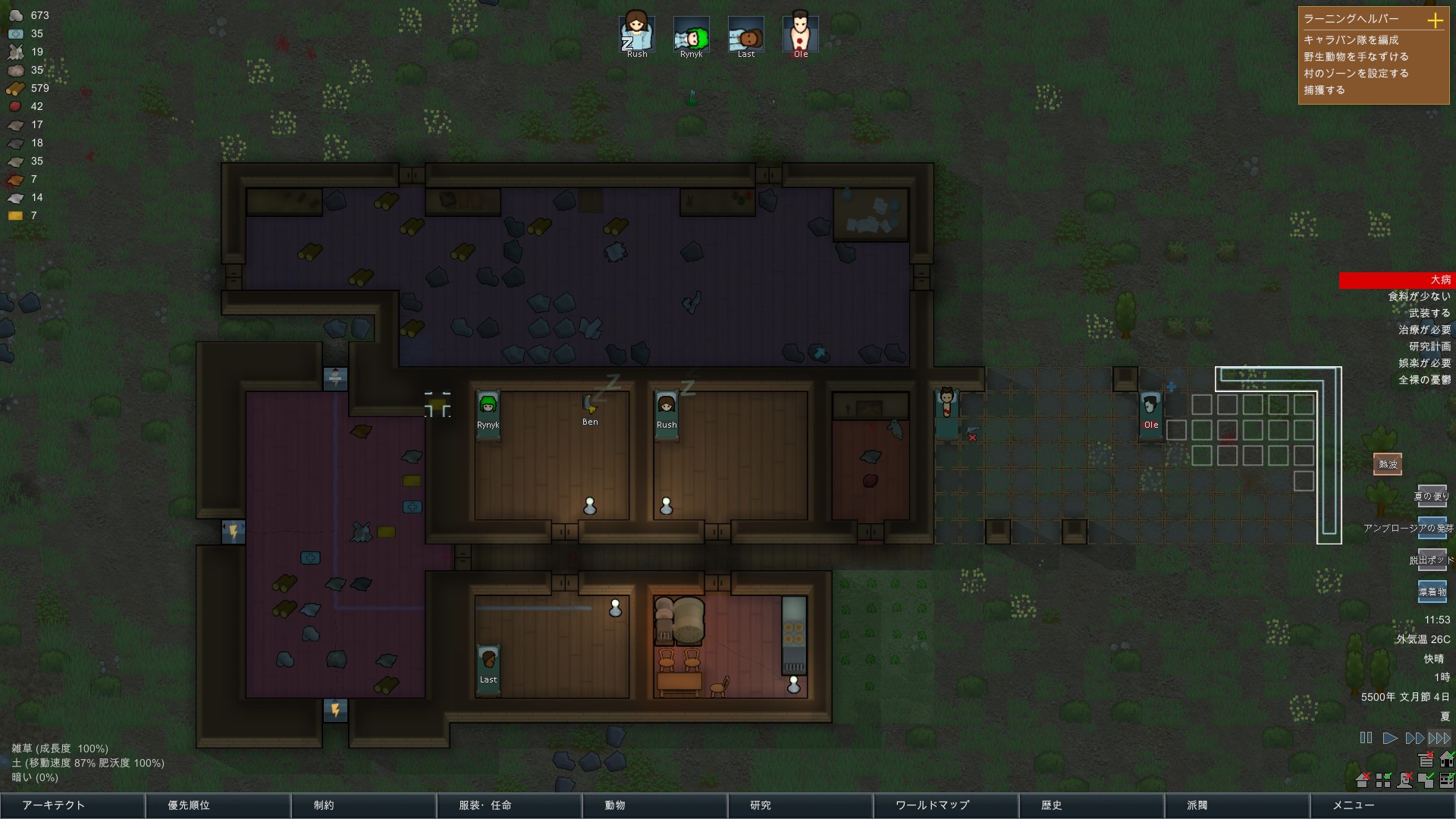The image size is (1456, 819).
Task: Open the 夏の便り message envelope
Action: 1432,496
